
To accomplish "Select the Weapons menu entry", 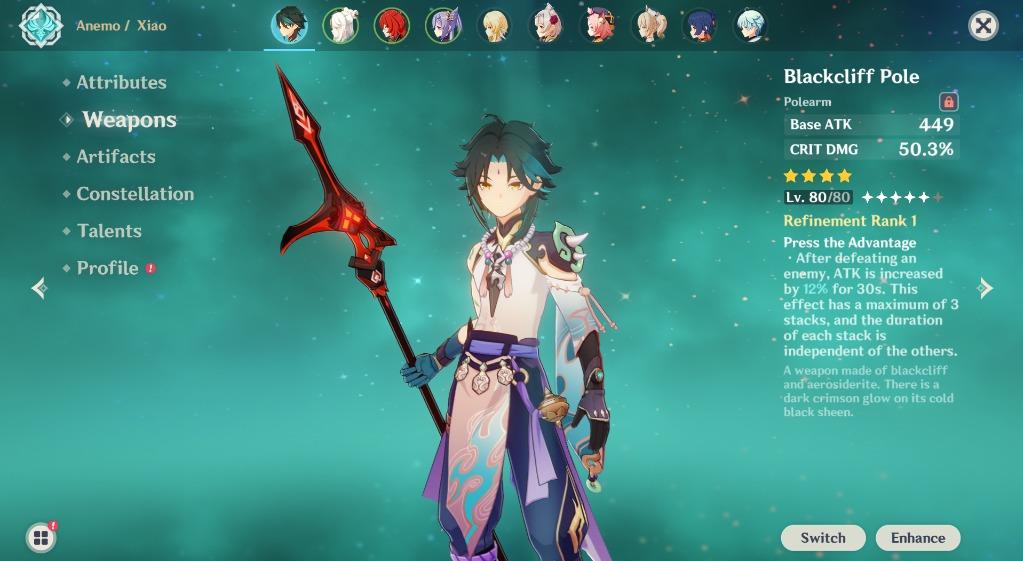I will pyautogui.click(x=129, y=120).
